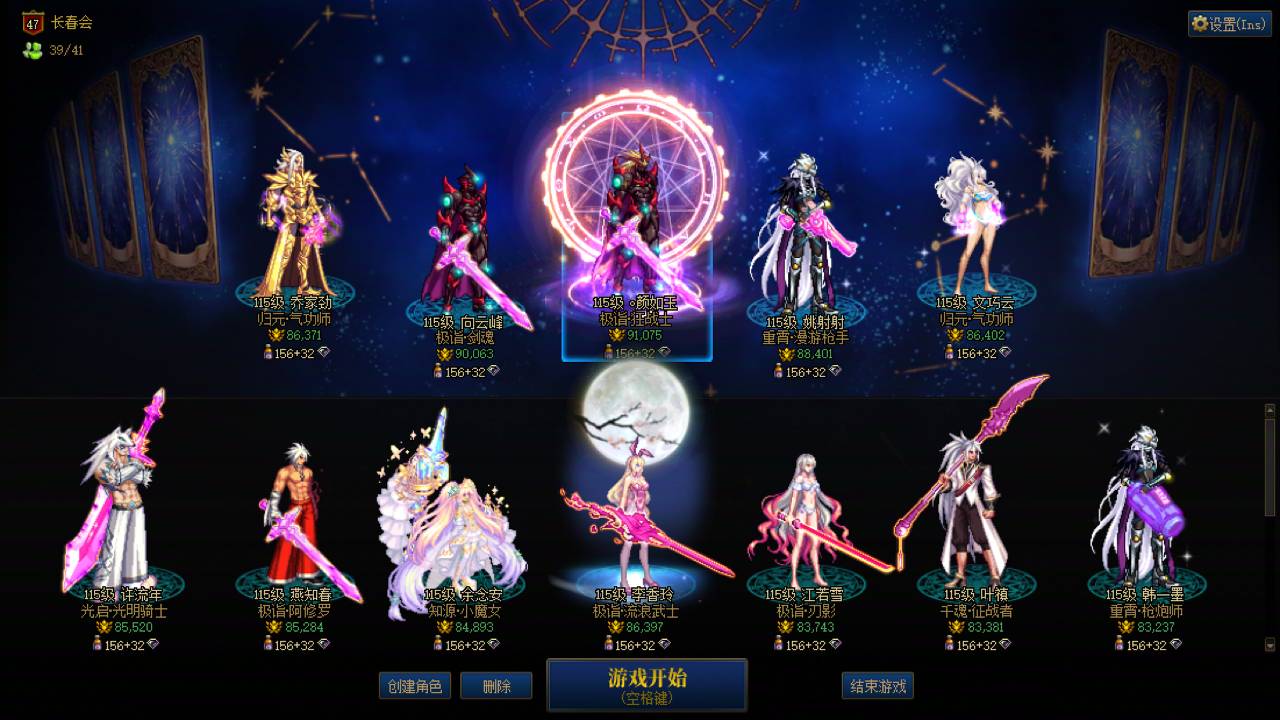Click the fatigue potion icon under 乔家劲
Viewport: 1280px width, 720px height.
tap(268, 352)
